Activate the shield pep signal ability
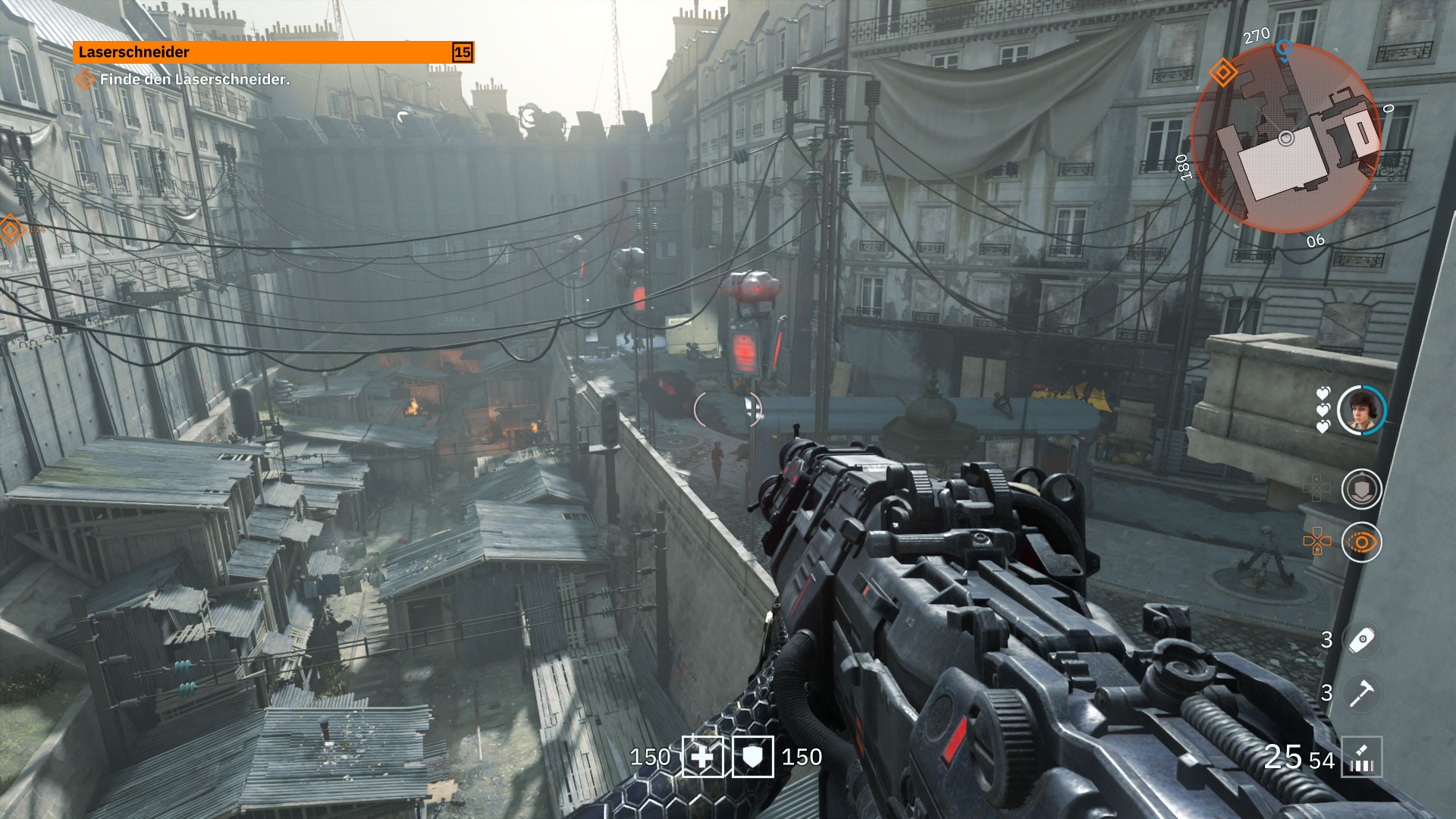This screenshot has height=819, width=1456. 1361,489
